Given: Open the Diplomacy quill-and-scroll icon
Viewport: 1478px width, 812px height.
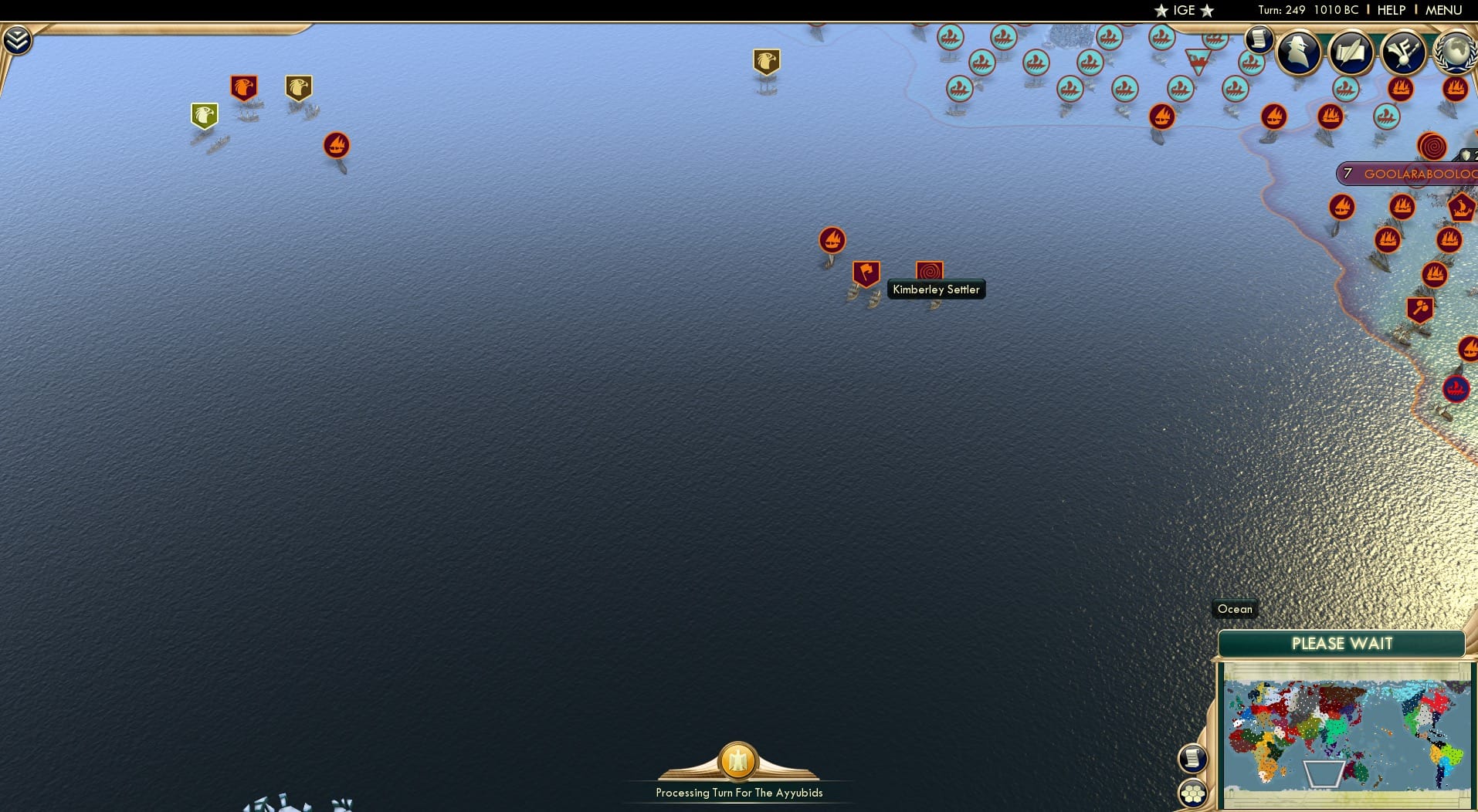Looking at the screenshot, I should [x=1353, y=52].
